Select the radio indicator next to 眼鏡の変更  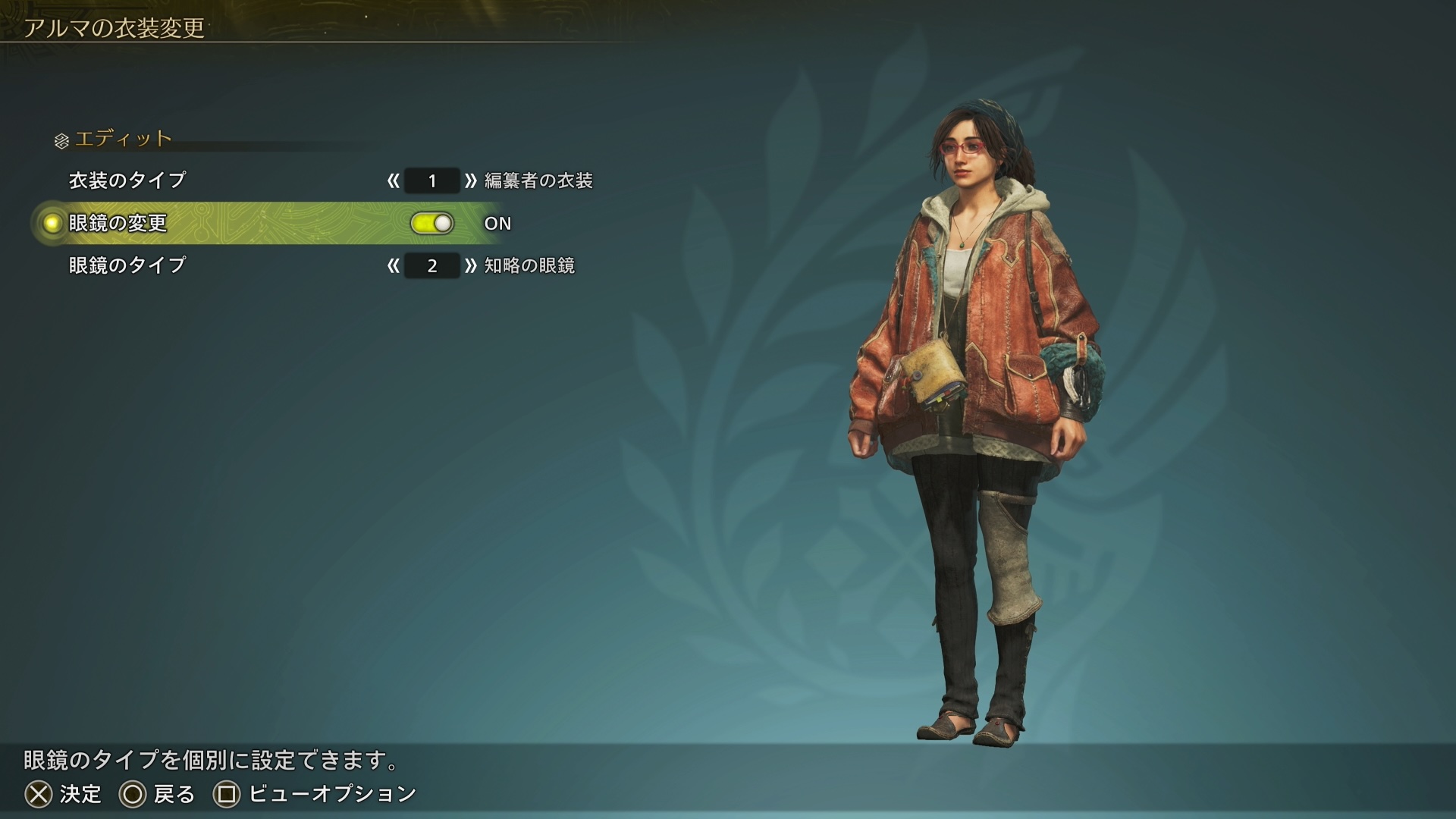[50, 223]
